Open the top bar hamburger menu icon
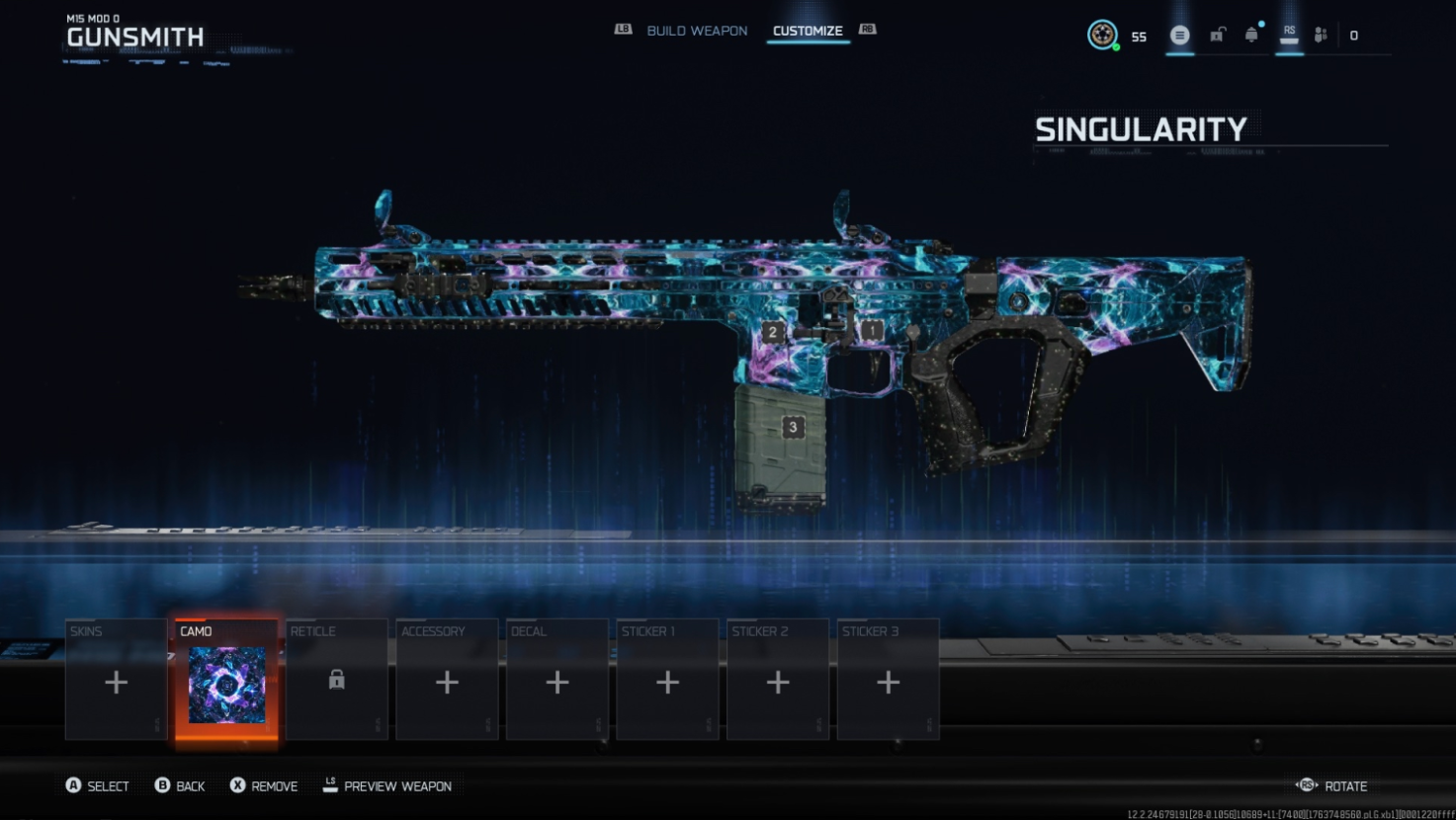This screenshot has height=820, width=1456. (x=1179, y=36)
